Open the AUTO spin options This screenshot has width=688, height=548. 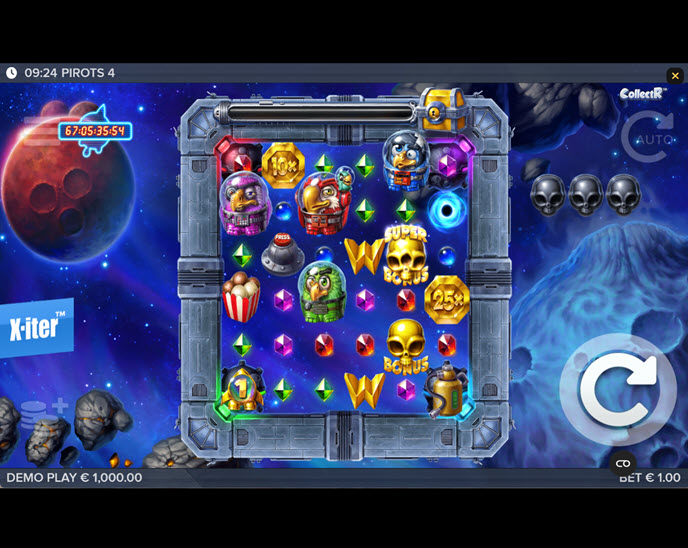click(x=647, y=137)
